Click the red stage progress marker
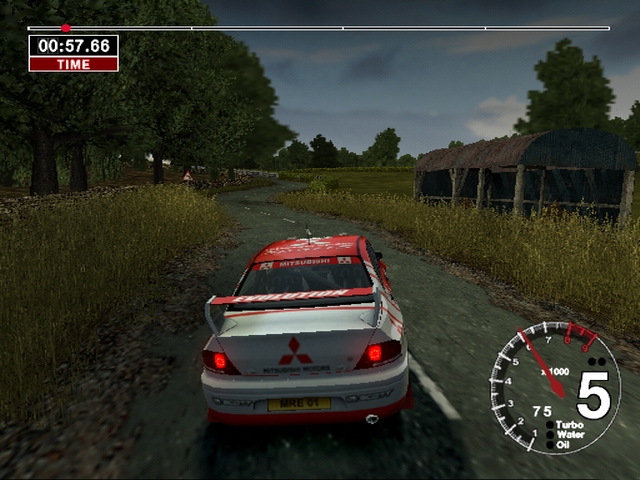The height and width of the screenshot is (480, 640). (66, 28)
